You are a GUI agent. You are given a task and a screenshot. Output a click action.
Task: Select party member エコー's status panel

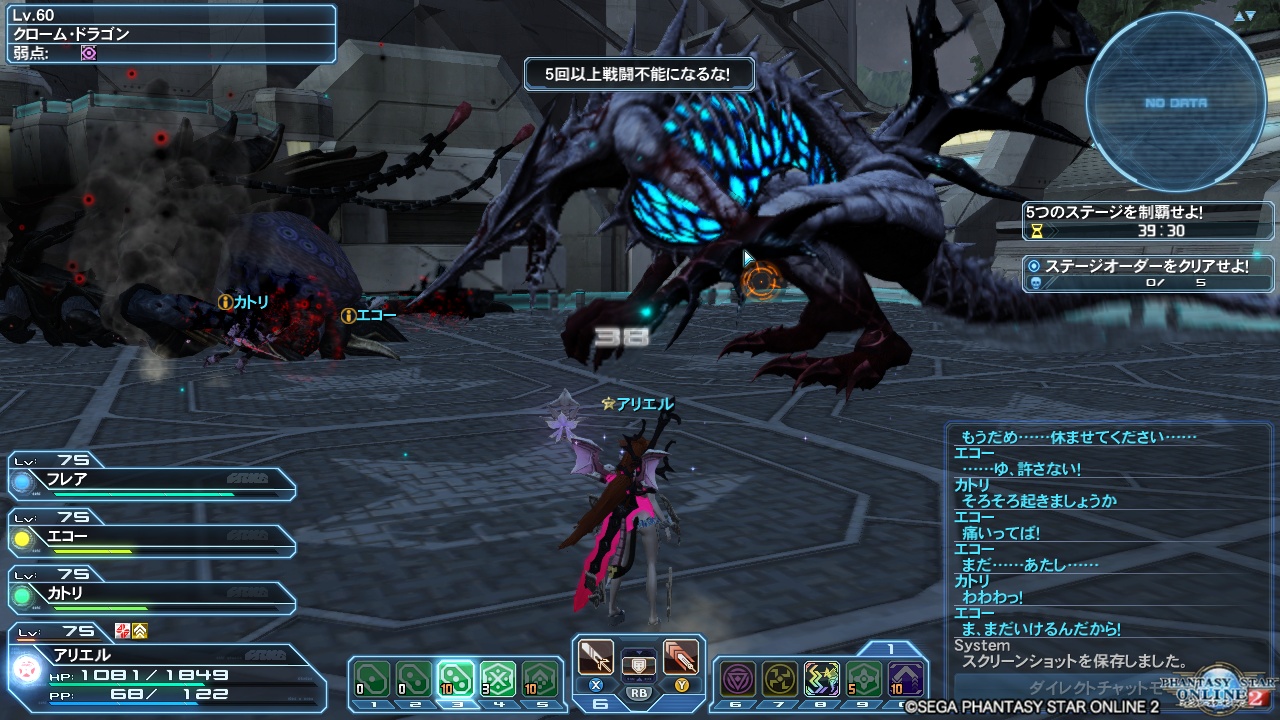pos(150,537)
